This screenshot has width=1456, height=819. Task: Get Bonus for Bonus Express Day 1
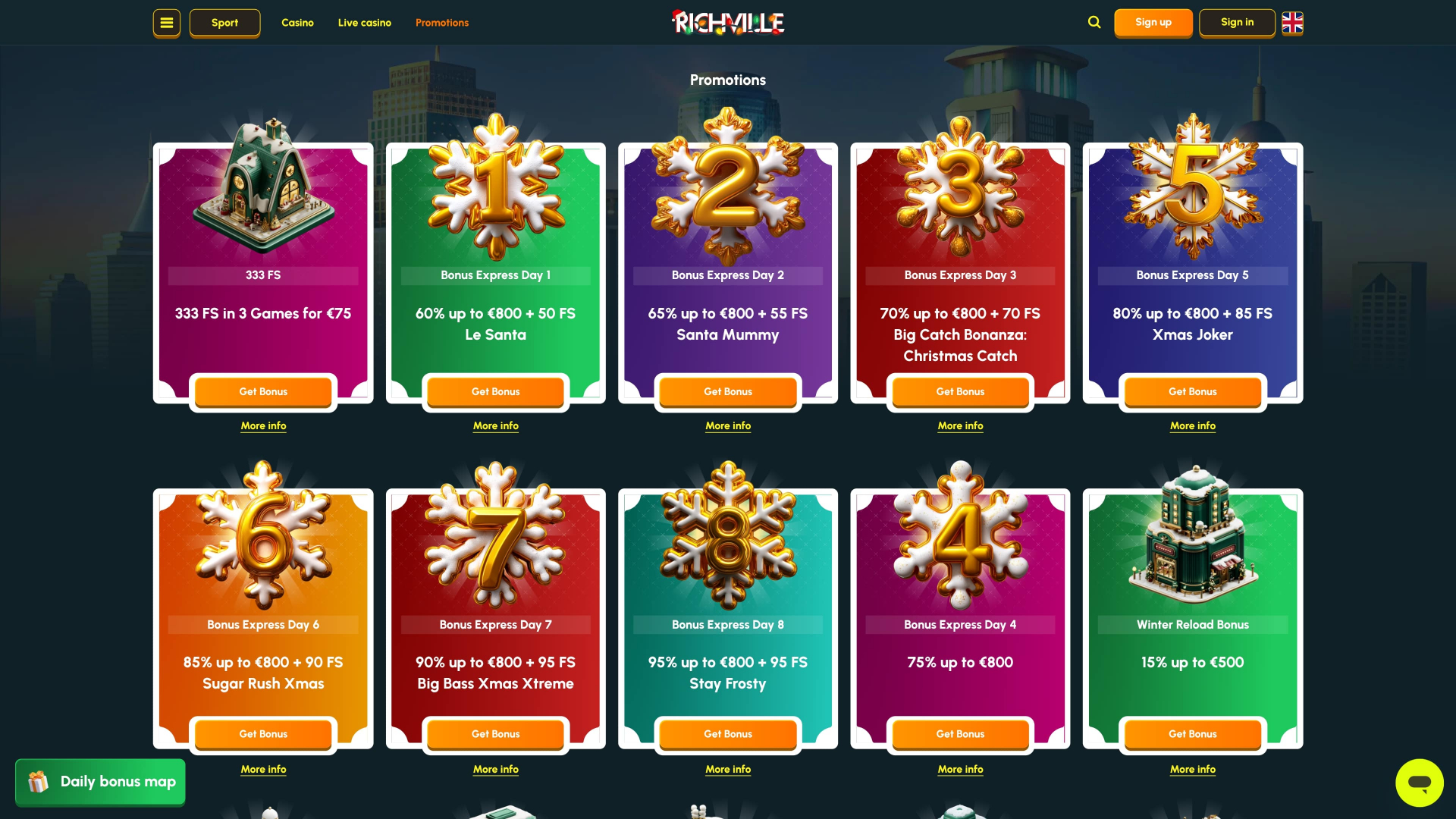pyautogui.click(x=495, y=392)
